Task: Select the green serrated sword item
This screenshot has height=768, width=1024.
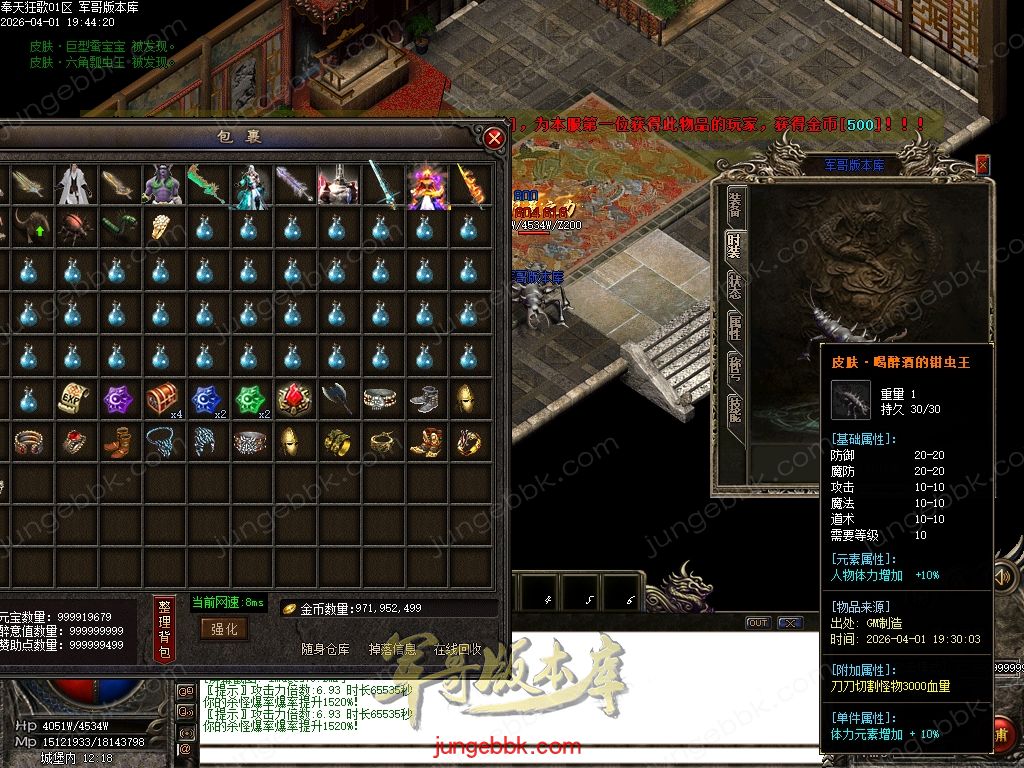Action: [204, 185]
